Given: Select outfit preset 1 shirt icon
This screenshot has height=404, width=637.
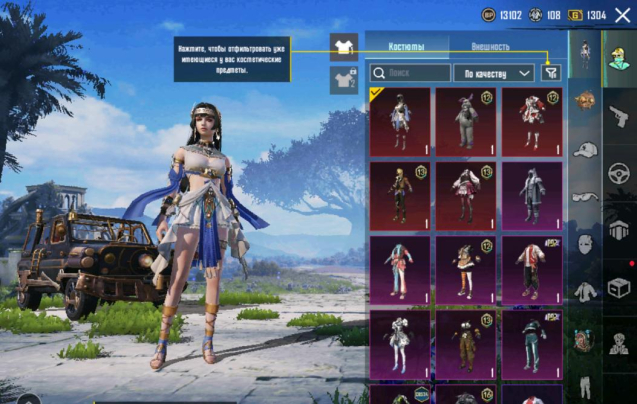Looking at the screenshot, I should click(344, 47).
